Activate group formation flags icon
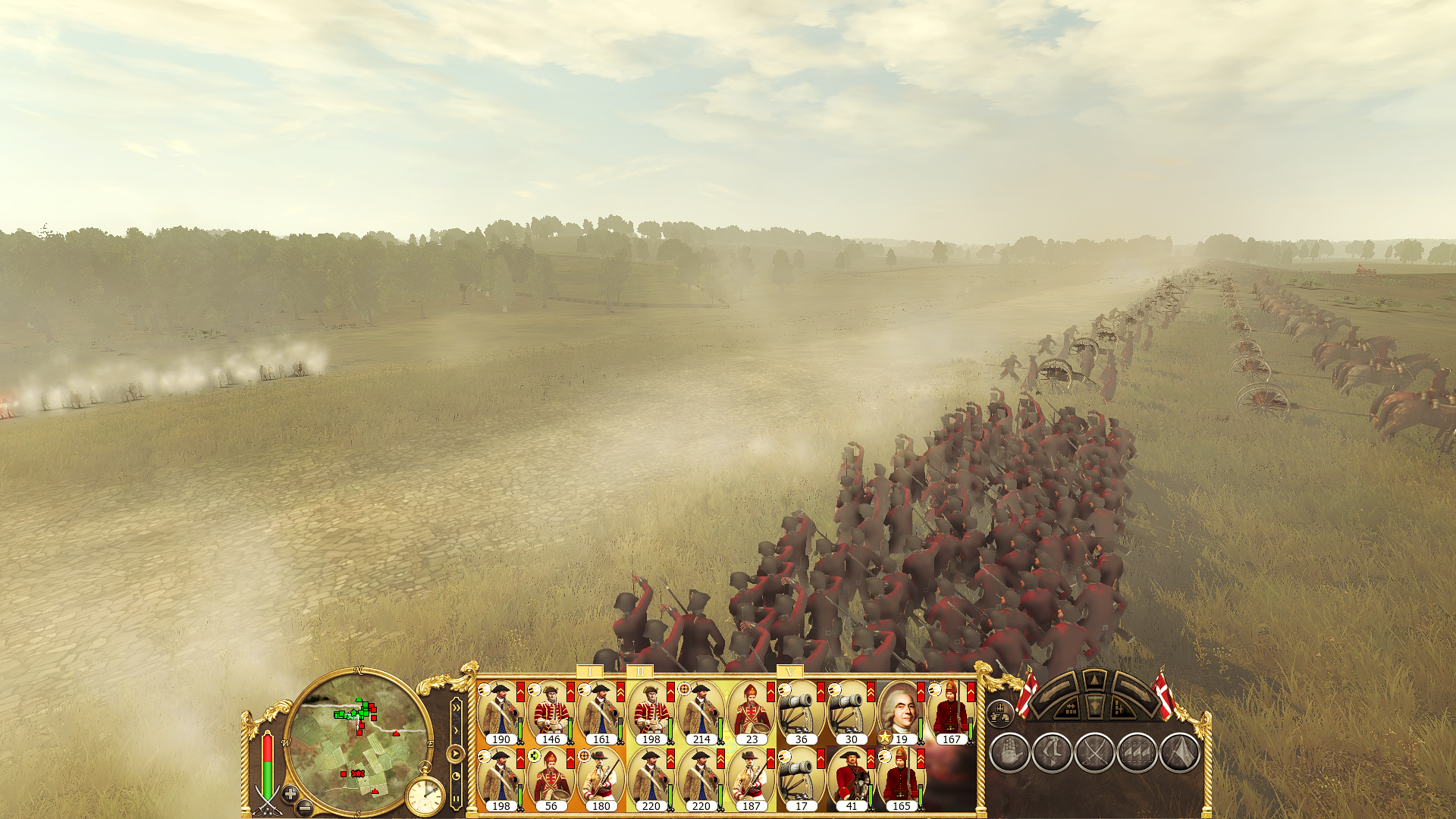The image size is (1456, 819). (1137, 753)
